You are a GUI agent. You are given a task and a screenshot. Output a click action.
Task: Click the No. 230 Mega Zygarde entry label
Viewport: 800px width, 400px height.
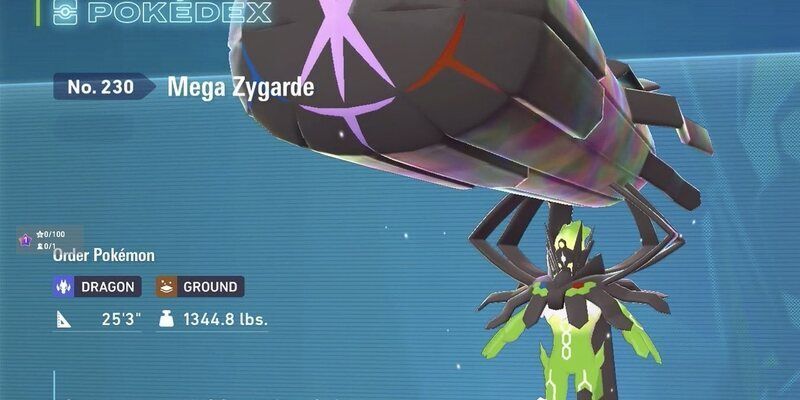pyautogui.click(x=185, y=87)
